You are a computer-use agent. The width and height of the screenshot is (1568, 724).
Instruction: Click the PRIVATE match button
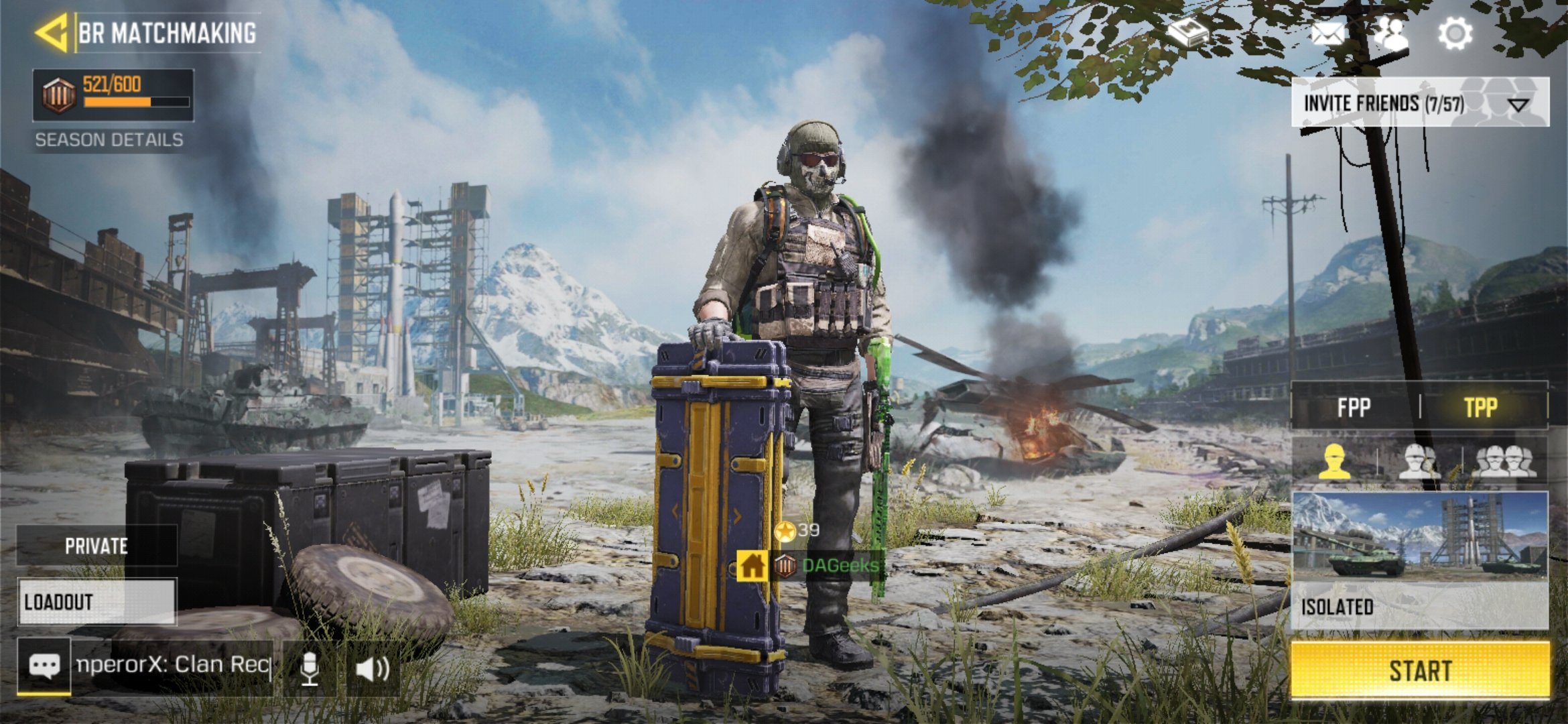click(96, 546)
